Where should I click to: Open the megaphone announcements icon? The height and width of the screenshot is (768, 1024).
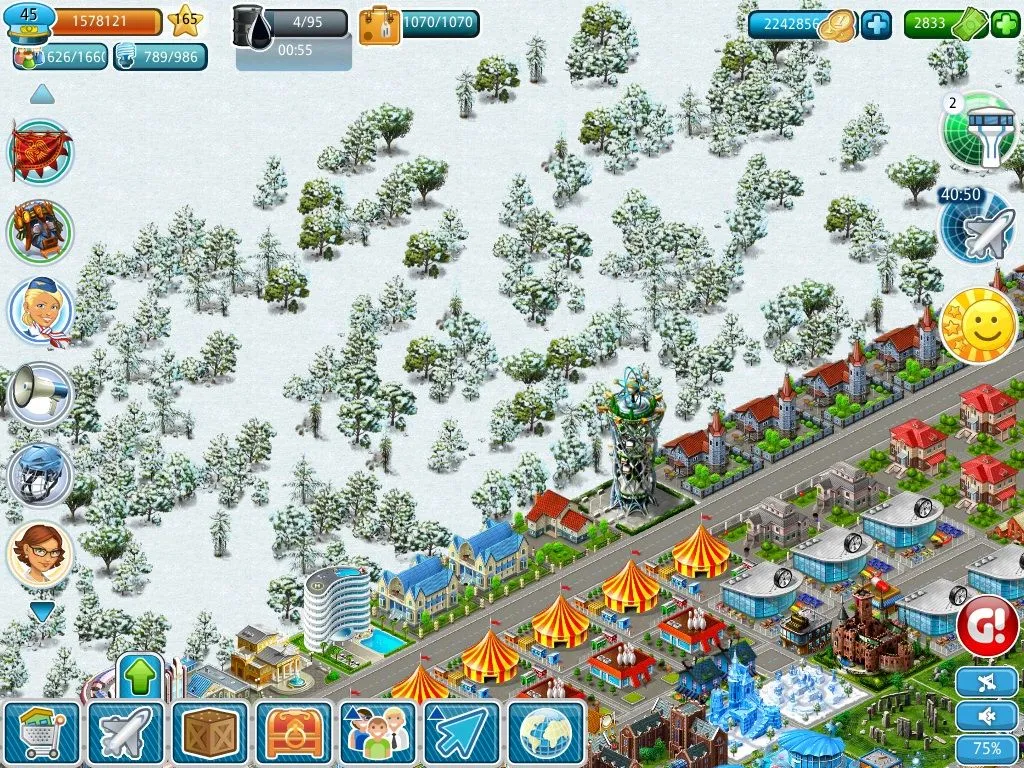[41, 393]
